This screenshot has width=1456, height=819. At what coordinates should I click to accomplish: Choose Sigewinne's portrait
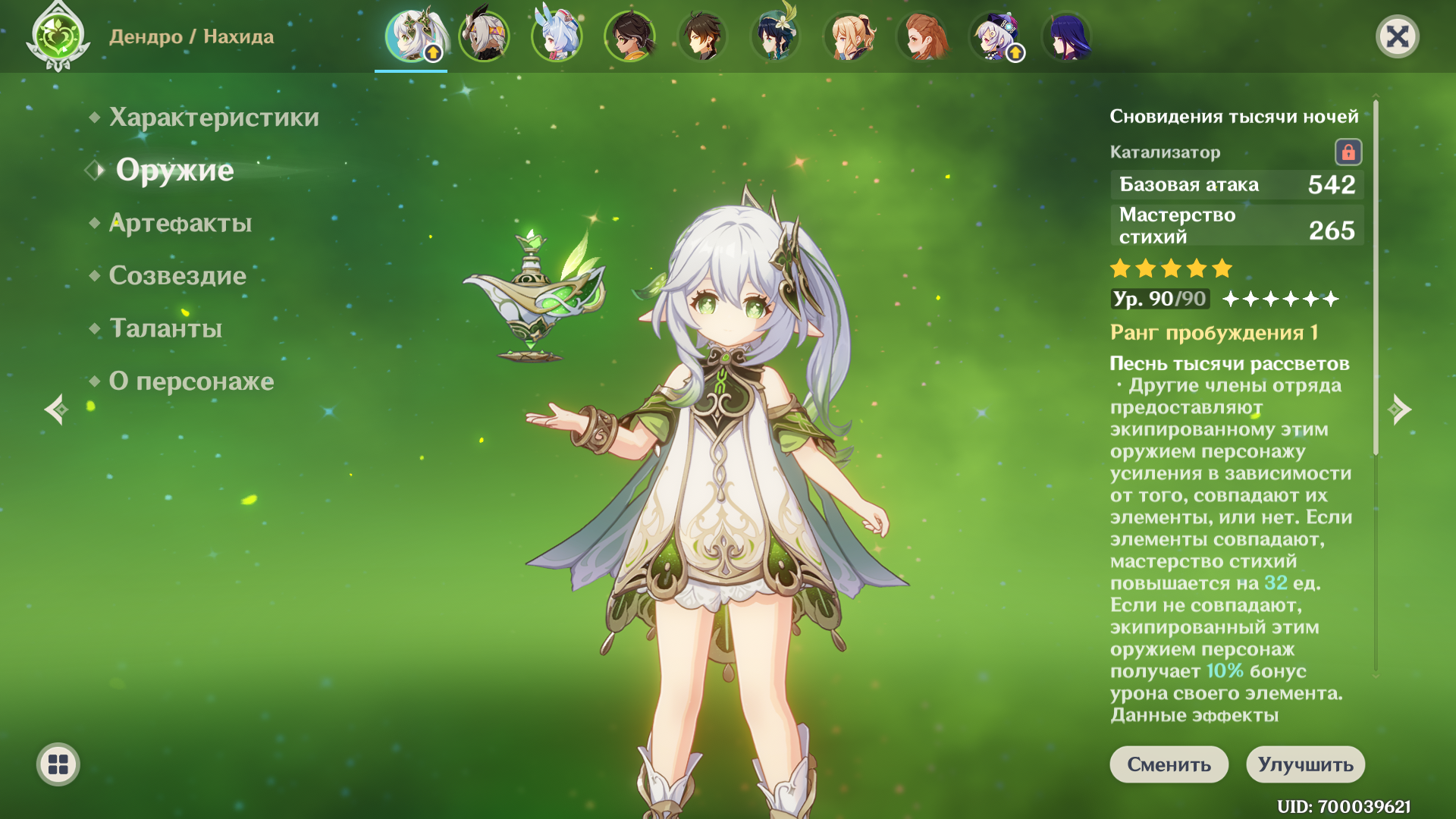(x=557, y=36)
